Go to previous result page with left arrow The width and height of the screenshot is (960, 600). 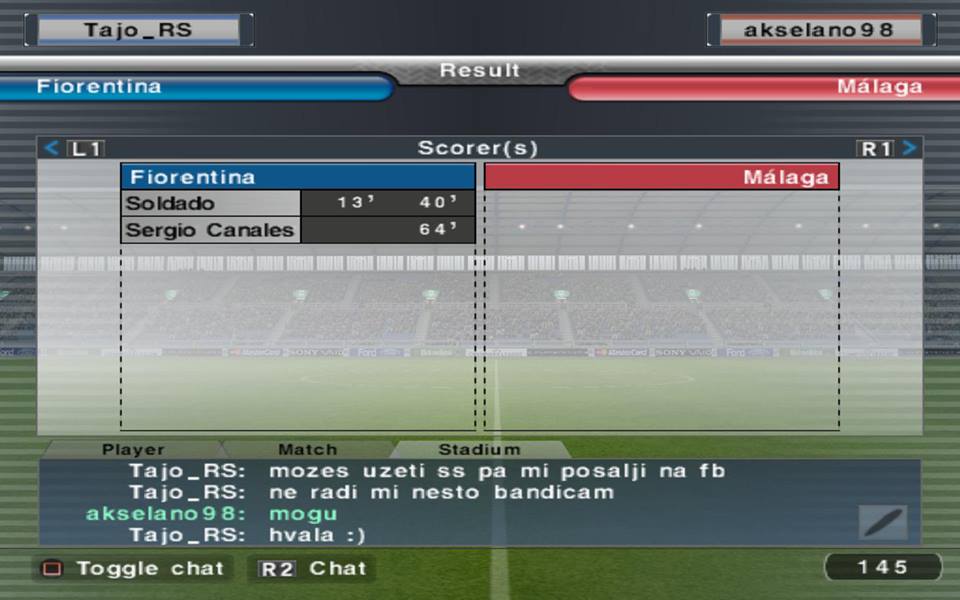(52, 149)
